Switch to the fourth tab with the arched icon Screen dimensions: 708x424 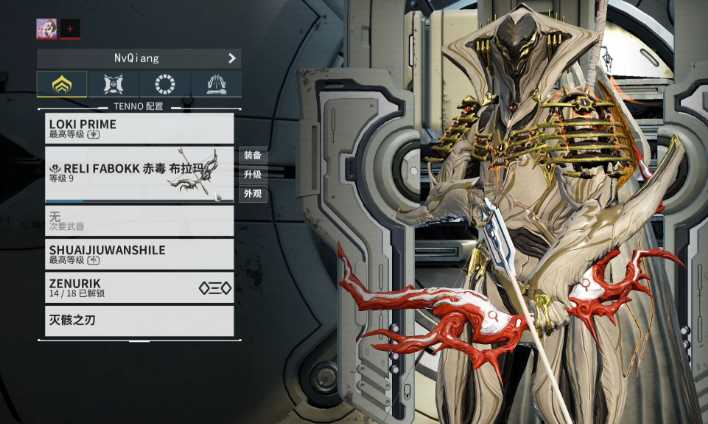click(215, 84)
